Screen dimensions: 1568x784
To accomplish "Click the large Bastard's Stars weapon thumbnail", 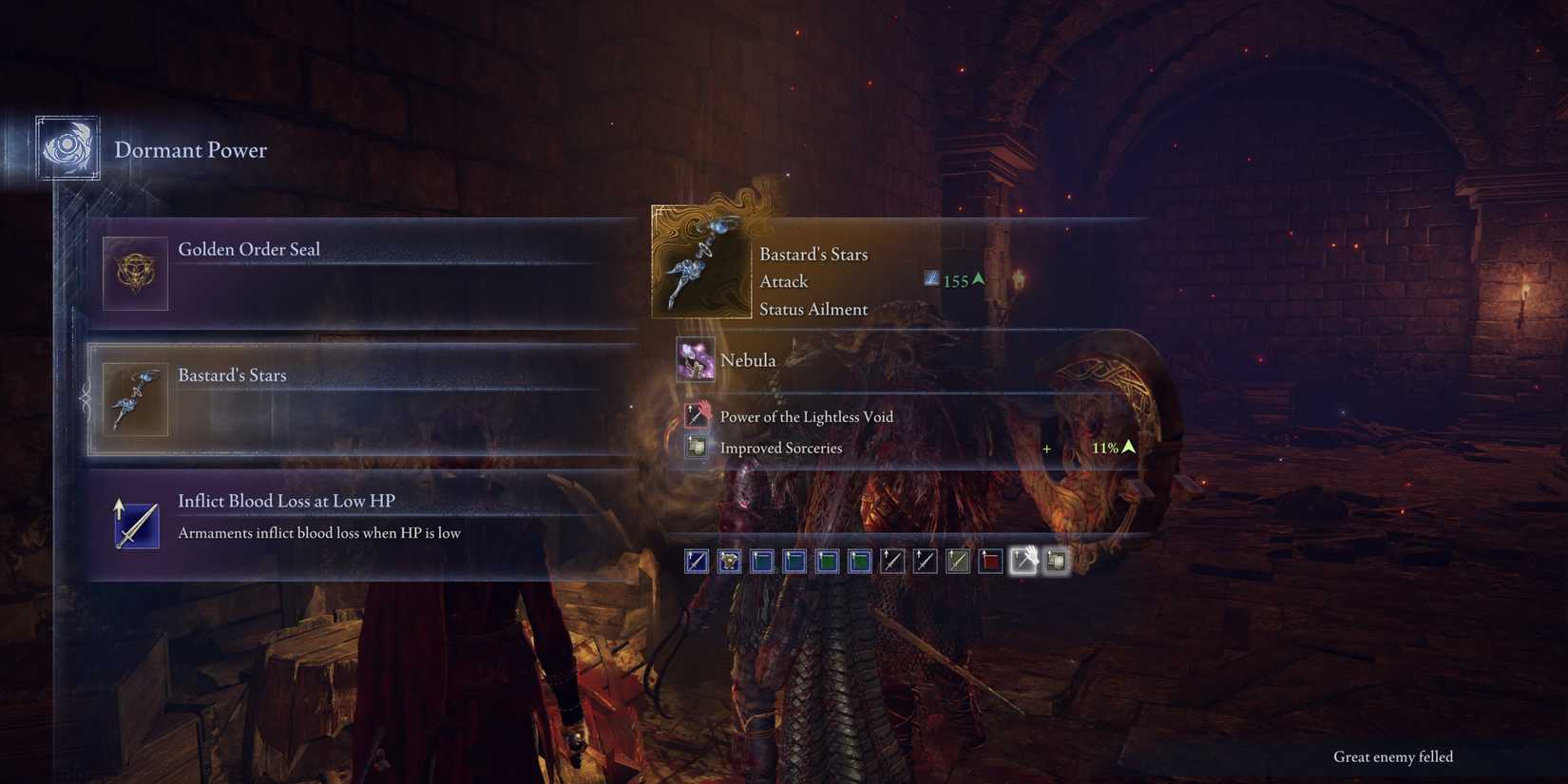I will point(700,263).
